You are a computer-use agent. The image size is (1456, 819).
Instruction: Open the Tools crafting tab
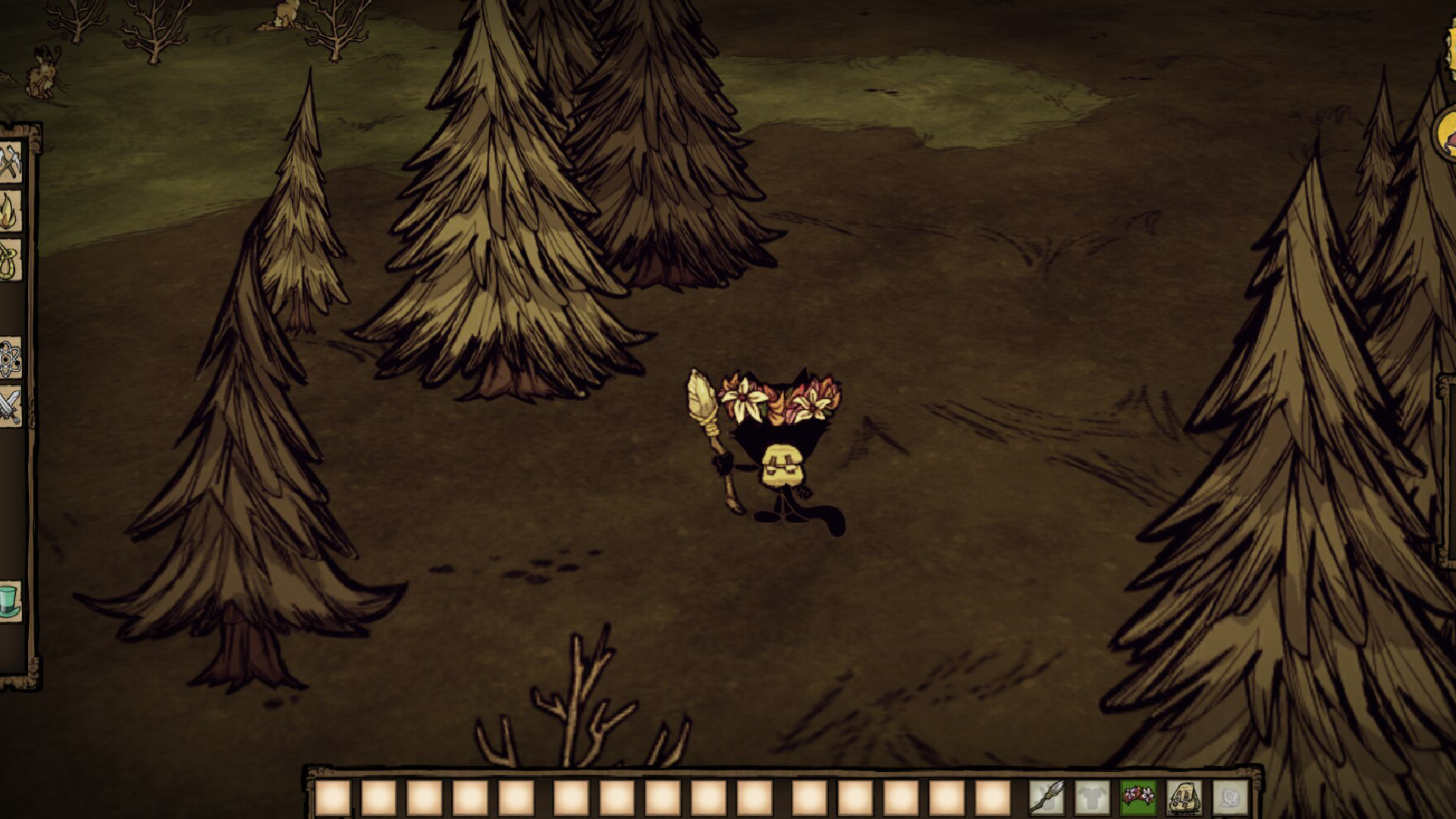click(10, 162)
